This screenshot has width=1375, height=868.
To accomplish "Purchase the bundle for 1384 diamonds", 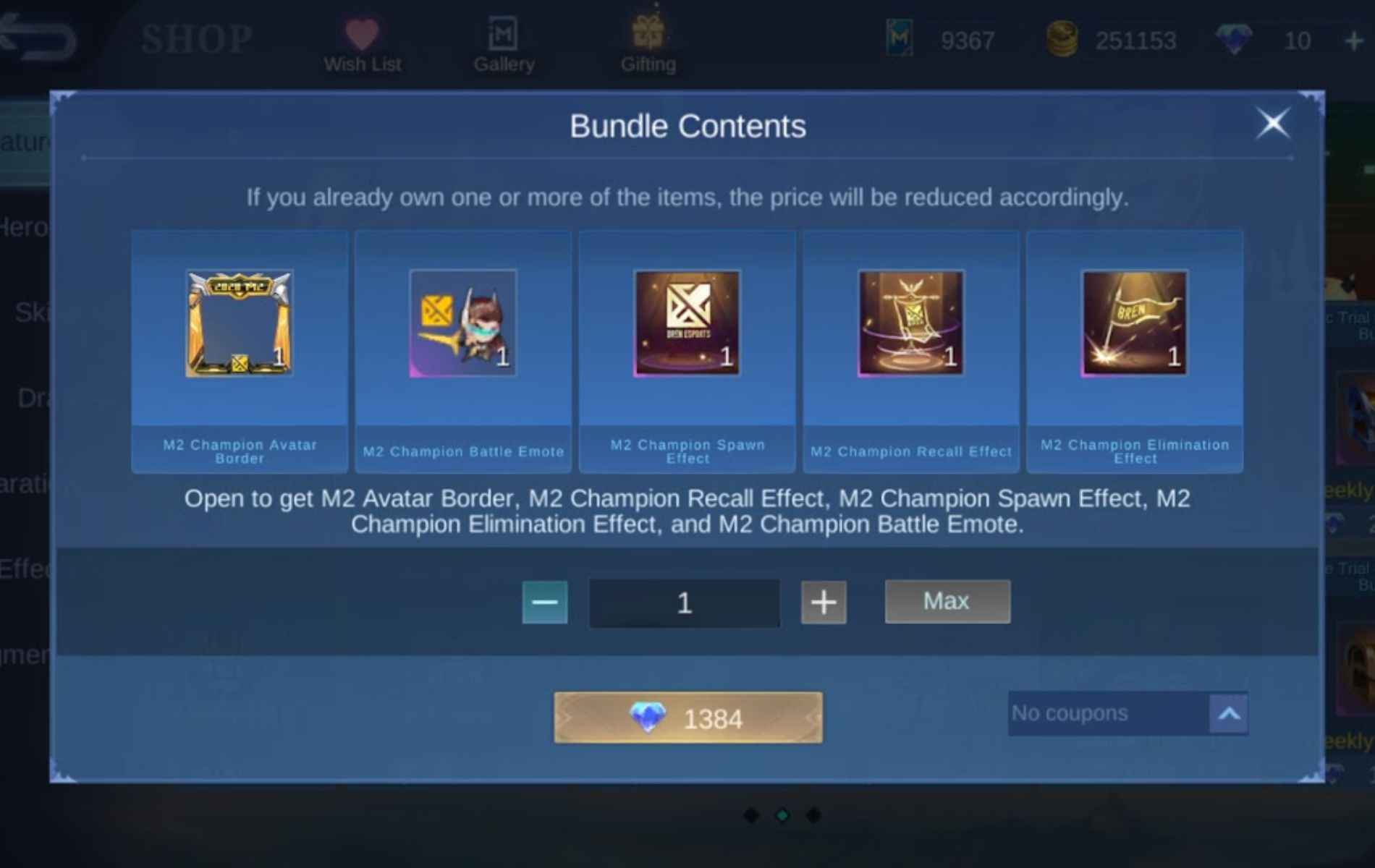I will 686,718.
